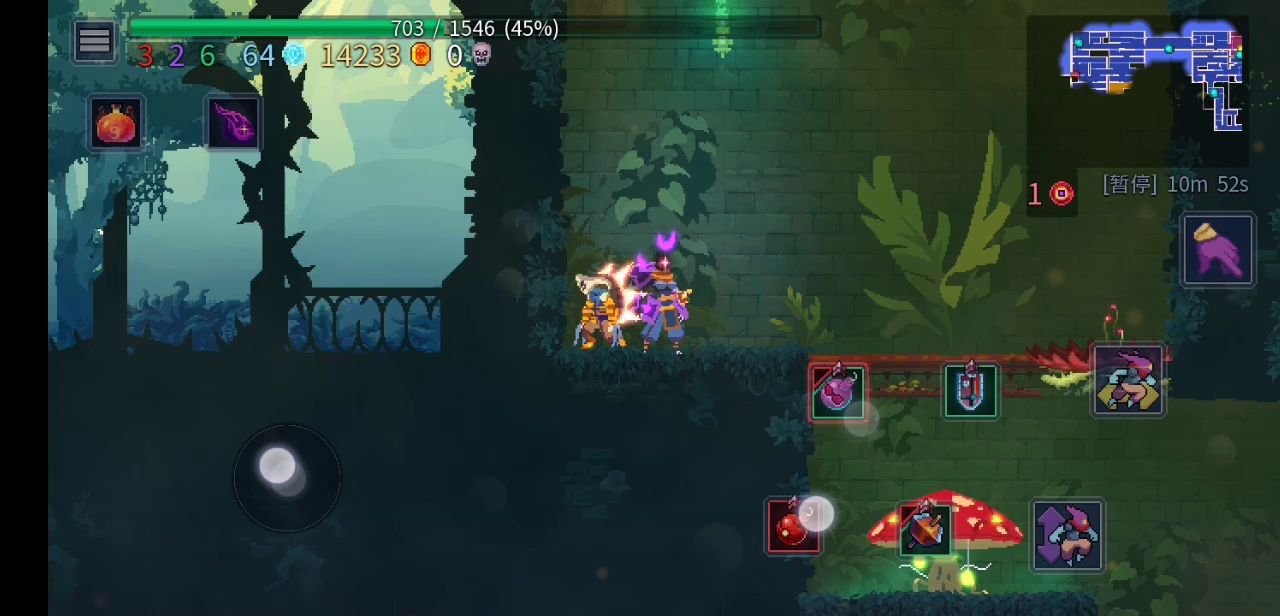This screenshot has height=616, width=1280.
Task: Use the orange spinning top weapon slot
Action: point(925,528)
